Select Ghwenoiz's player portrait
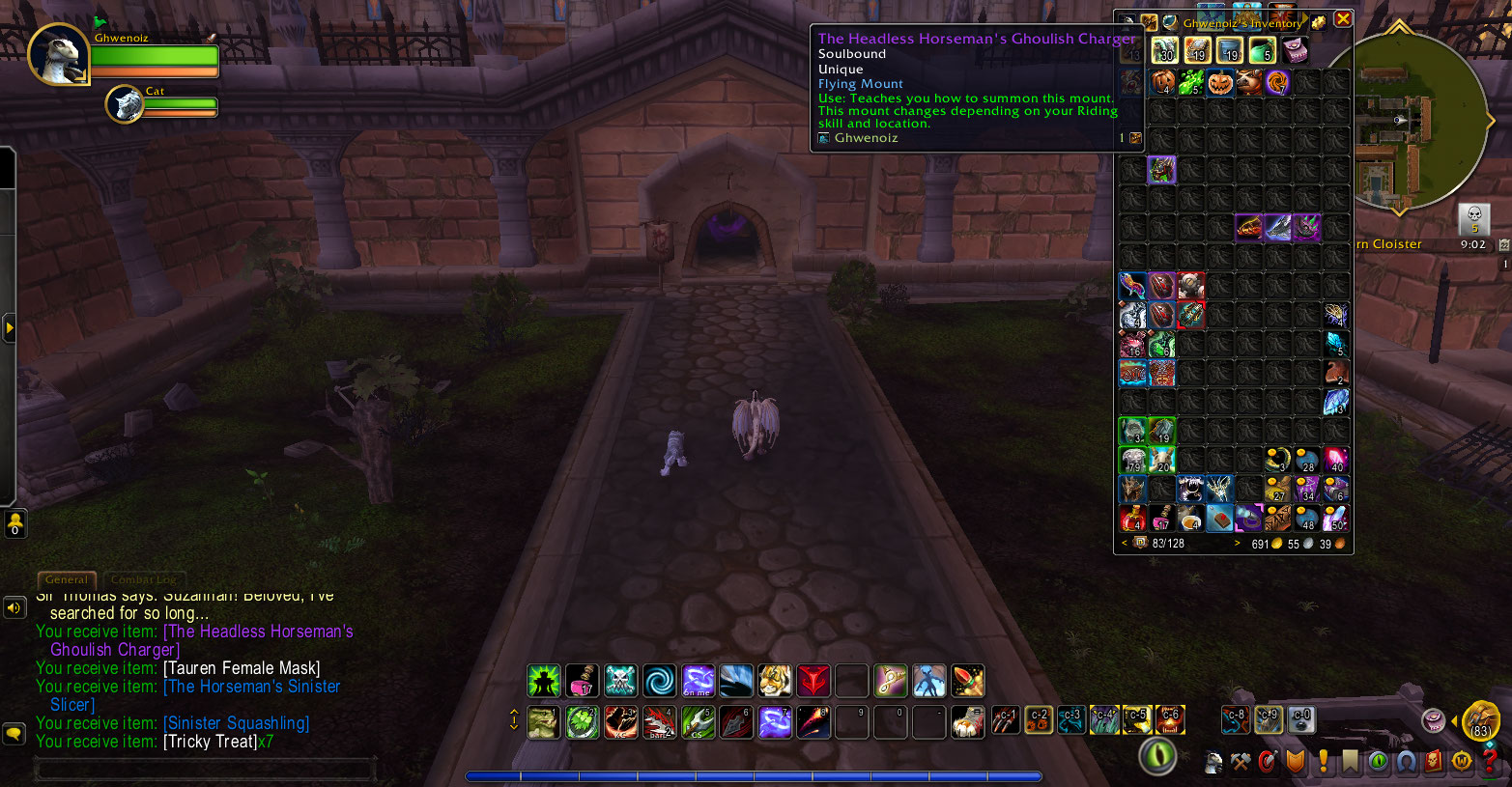The image size is (1512, 787). click(x=58, y=55)
